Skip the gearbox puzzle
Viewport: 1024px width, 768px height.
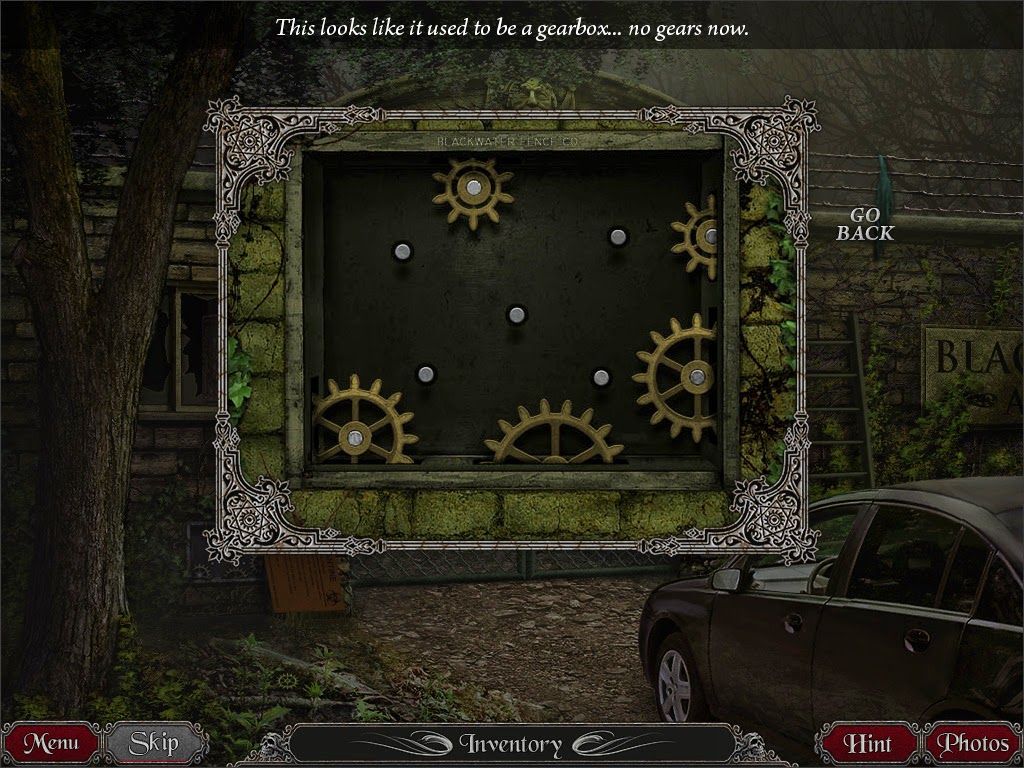point(154,743)
